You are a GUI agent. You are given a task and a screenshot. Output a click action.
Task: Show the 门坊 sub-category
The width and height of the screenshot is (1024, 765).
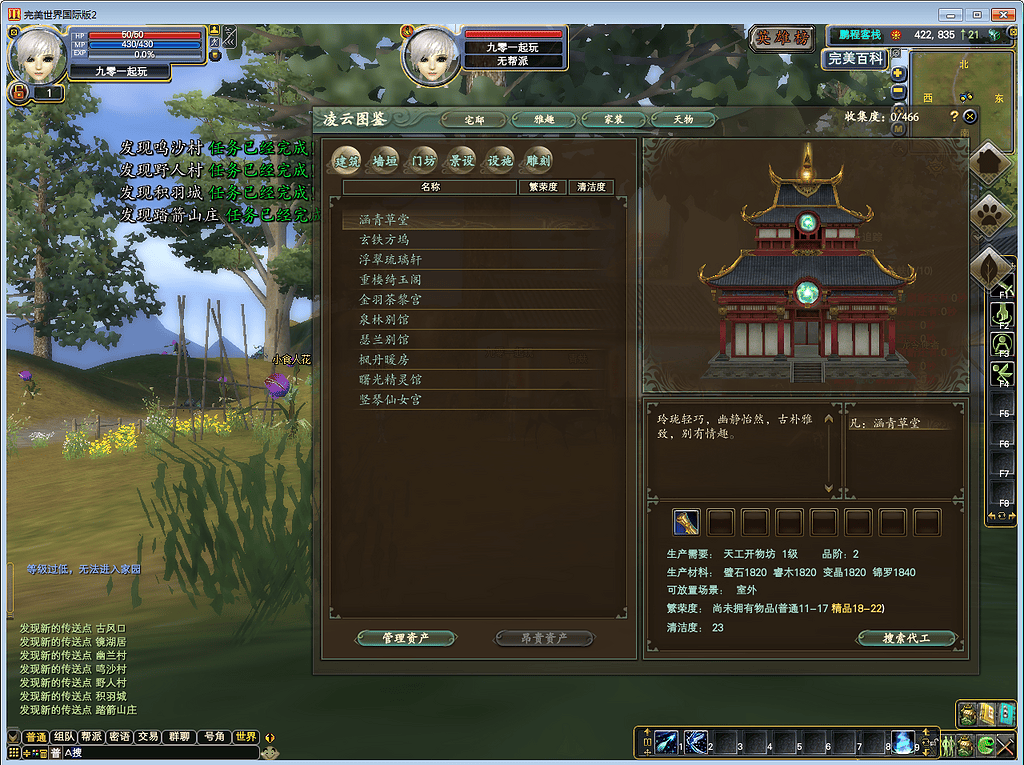point(424,160)
